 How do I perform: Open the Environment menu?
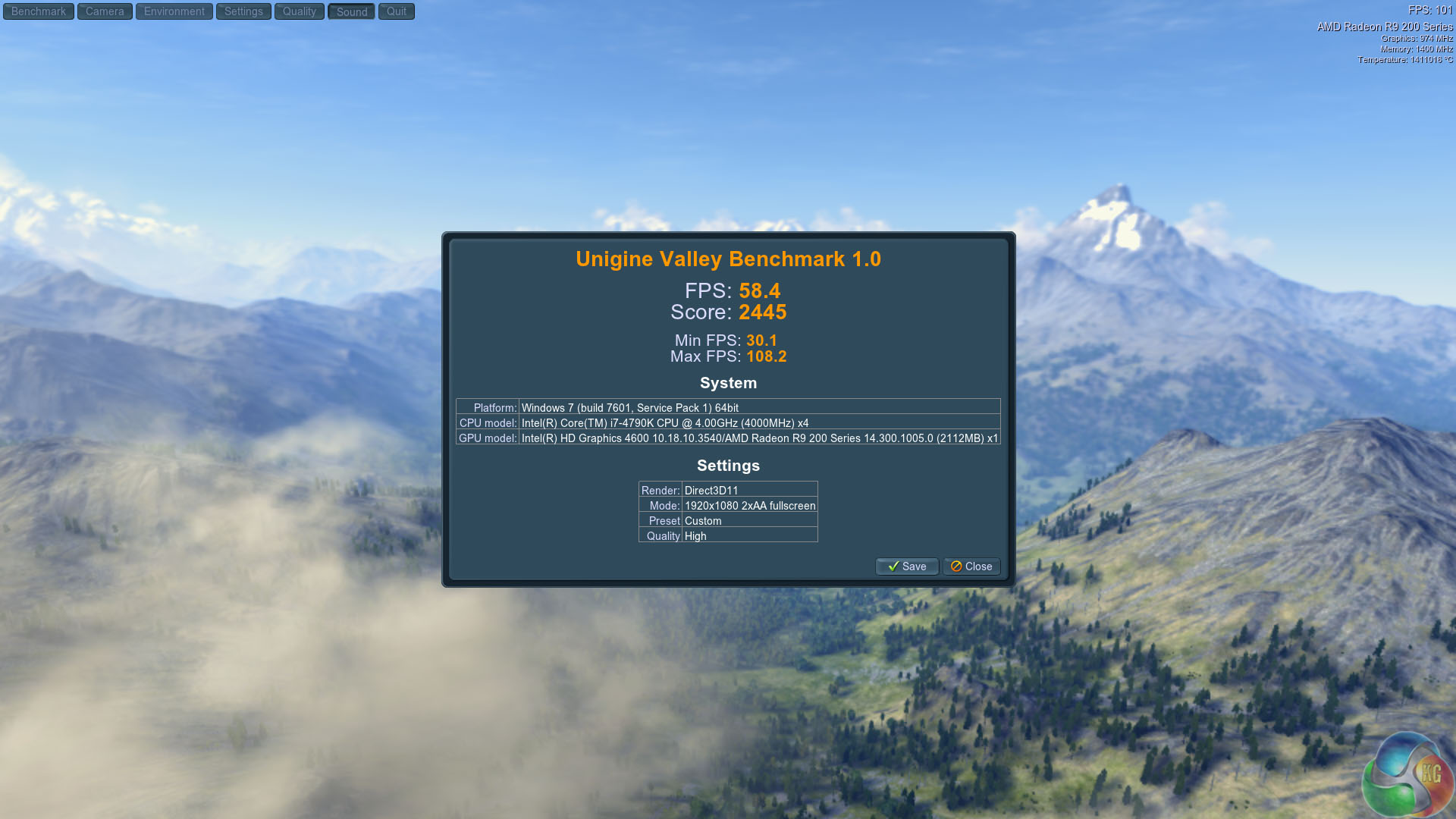(174, 11)
